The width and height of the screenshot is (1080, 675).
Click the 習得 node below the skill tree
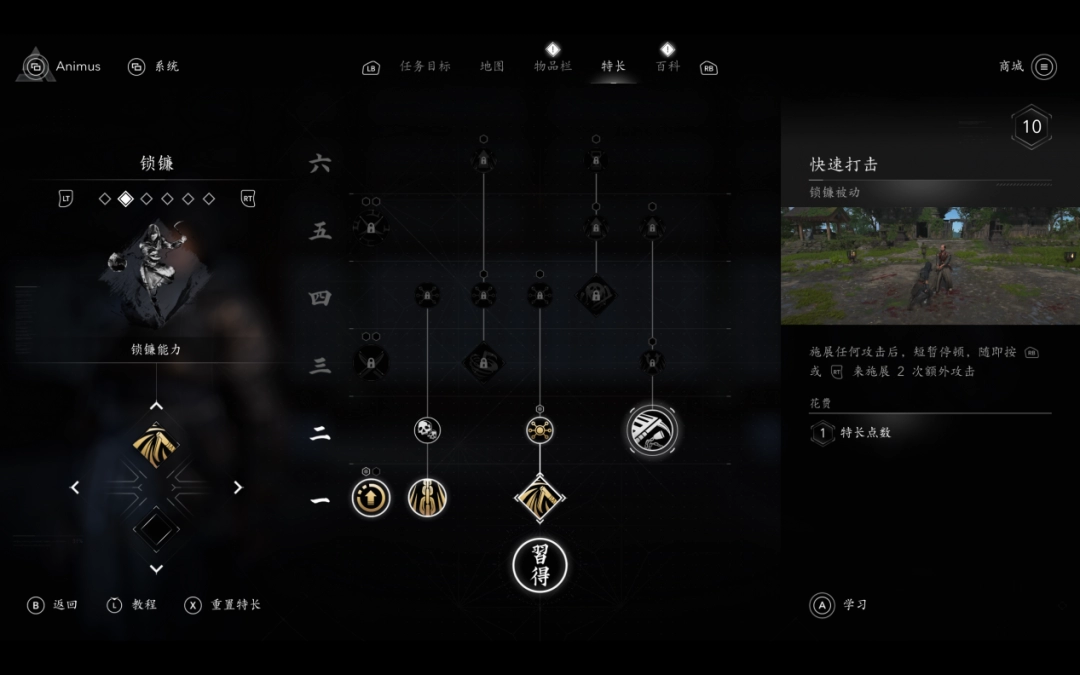tap(540, 565)
